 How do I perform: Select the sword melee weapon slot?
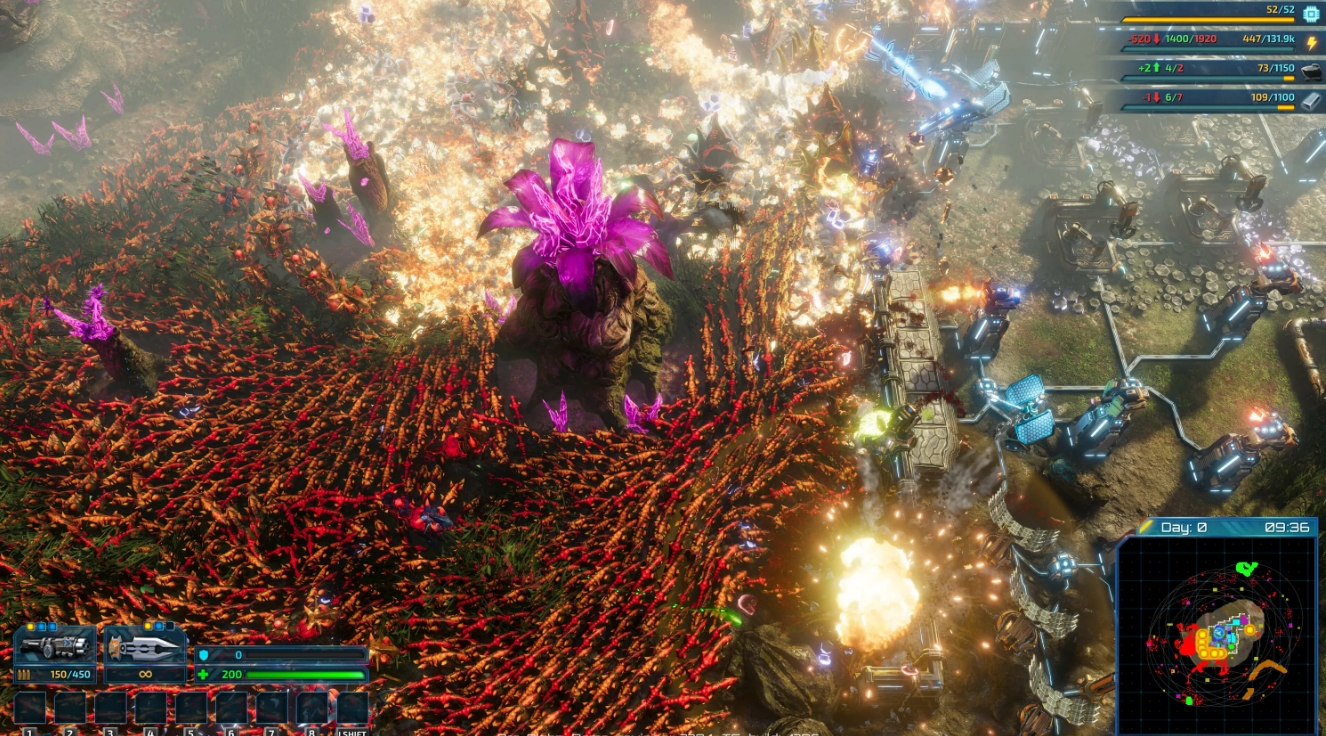(143, 648)
